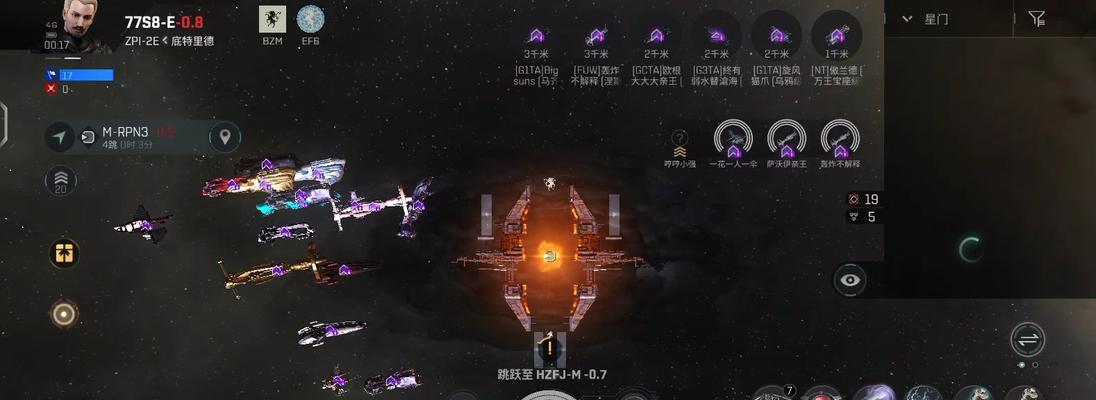The image size is (1096, 400).
Task: Tap the autopilot arrow button
Action: click(60, 137)
